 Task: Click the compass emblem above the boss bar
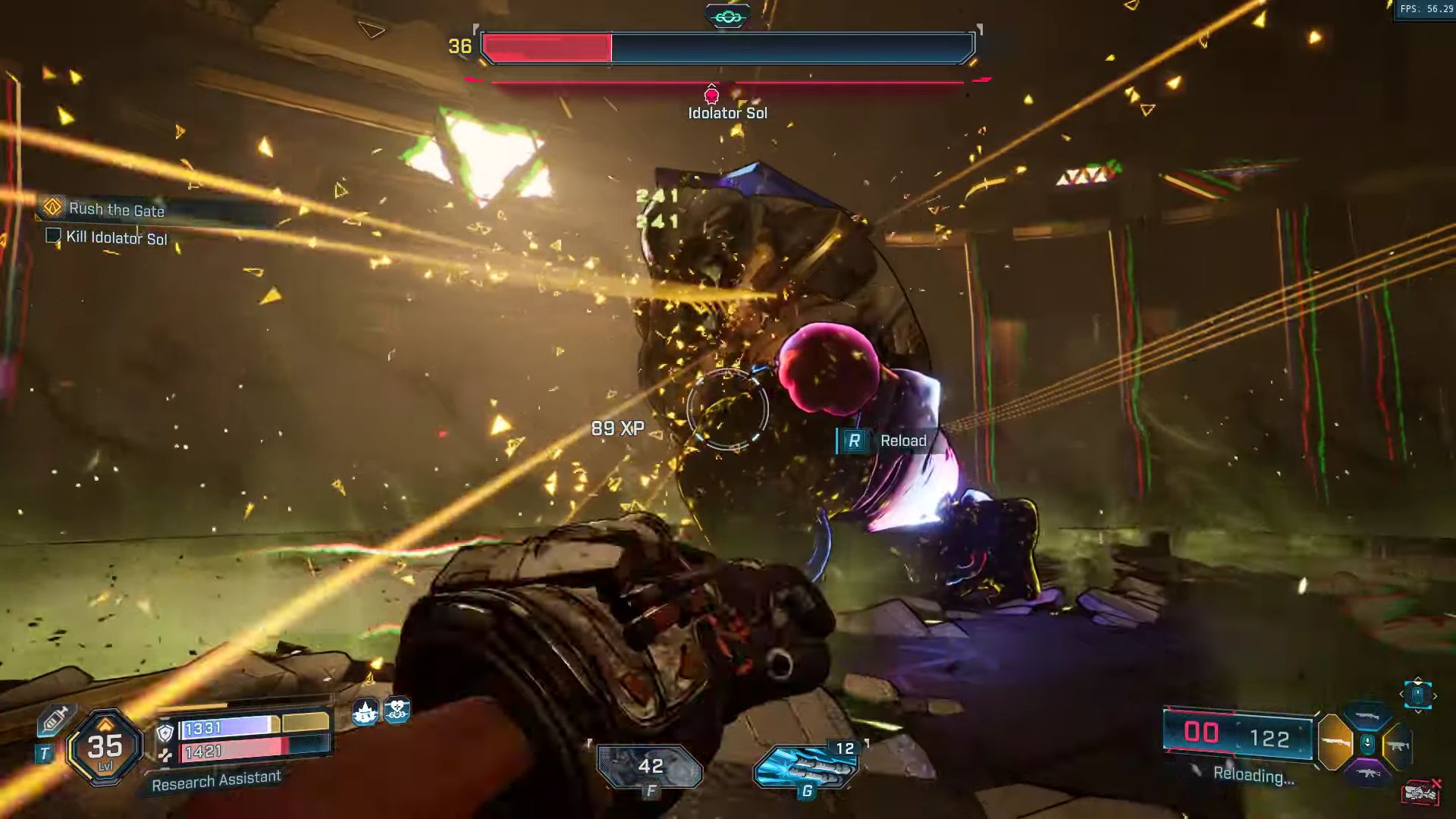tap(727, 16)
